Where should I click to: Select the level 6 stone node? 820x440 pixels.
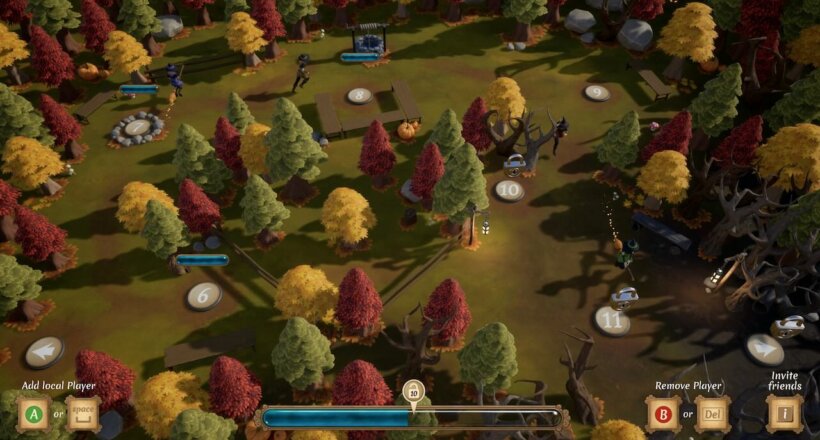click(x=204, y=295)
